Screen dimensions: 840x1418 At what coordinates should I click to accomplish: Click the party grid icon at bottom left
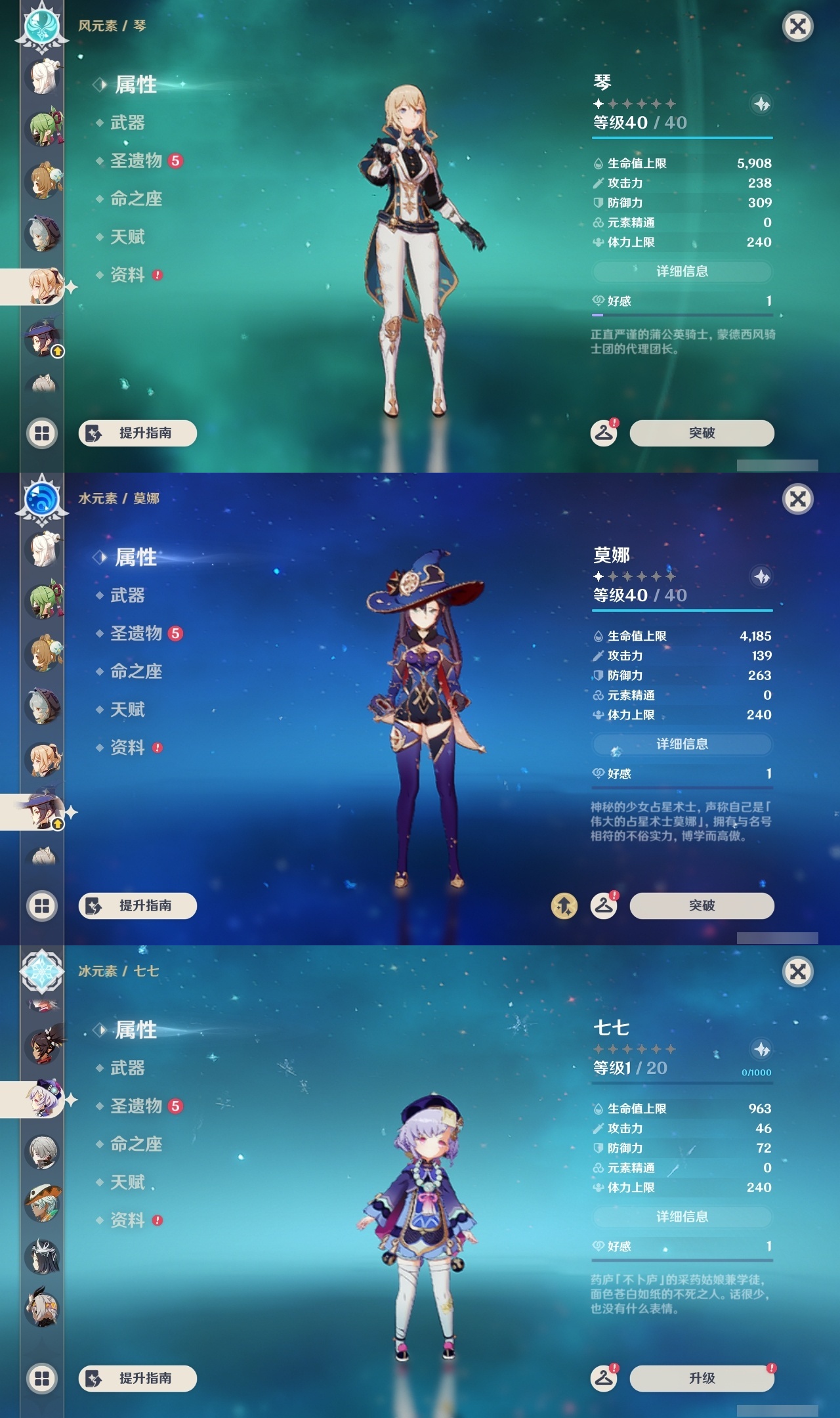click(41, 433)
